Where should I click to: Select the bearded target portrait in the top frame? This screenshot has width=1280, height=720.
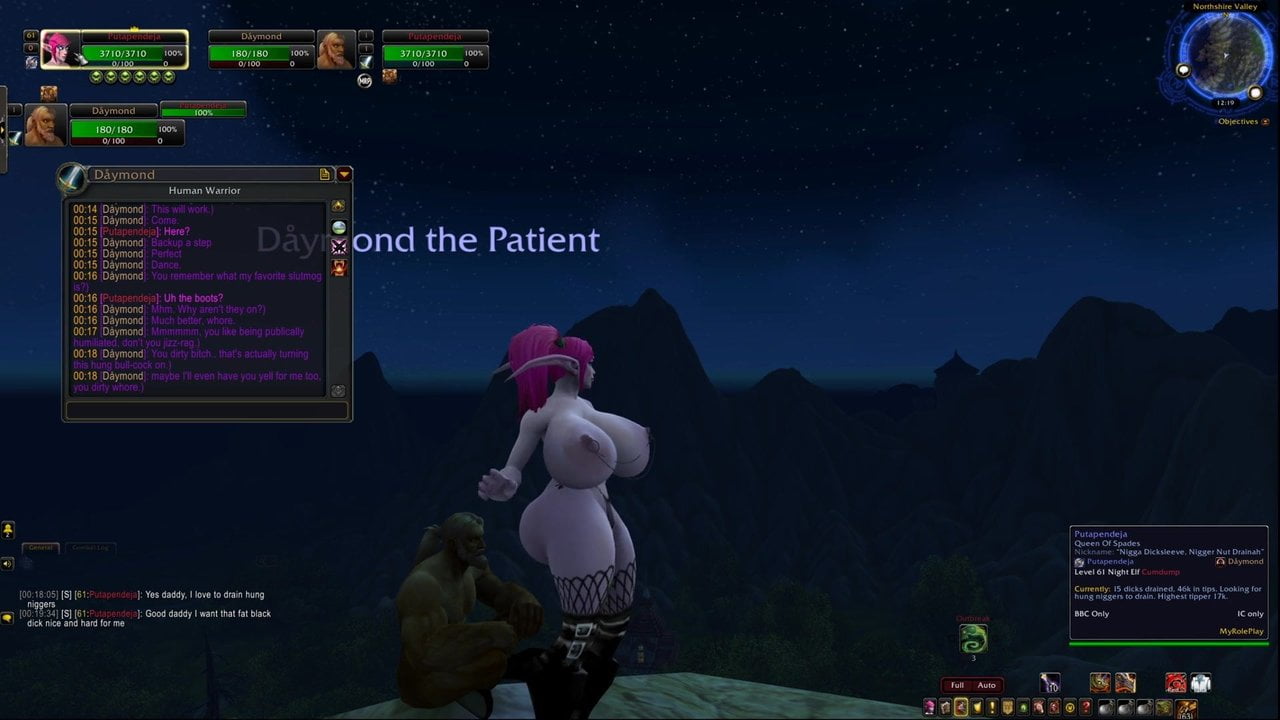(334, 49)
